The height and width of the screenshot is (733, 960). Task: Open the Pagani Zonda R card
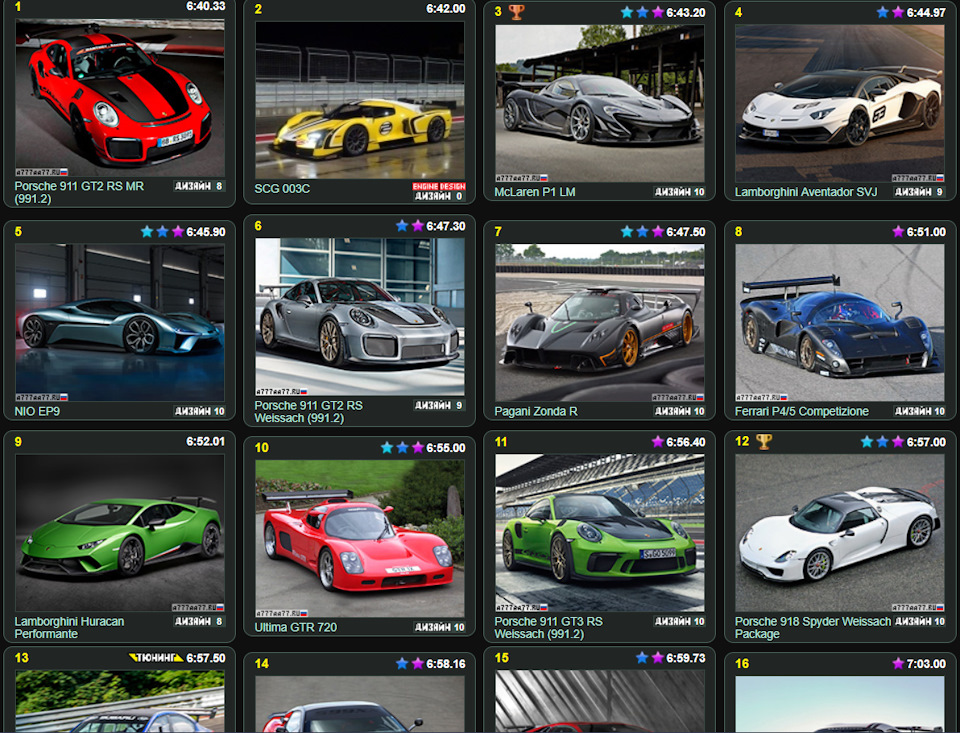tap(599, 322)
